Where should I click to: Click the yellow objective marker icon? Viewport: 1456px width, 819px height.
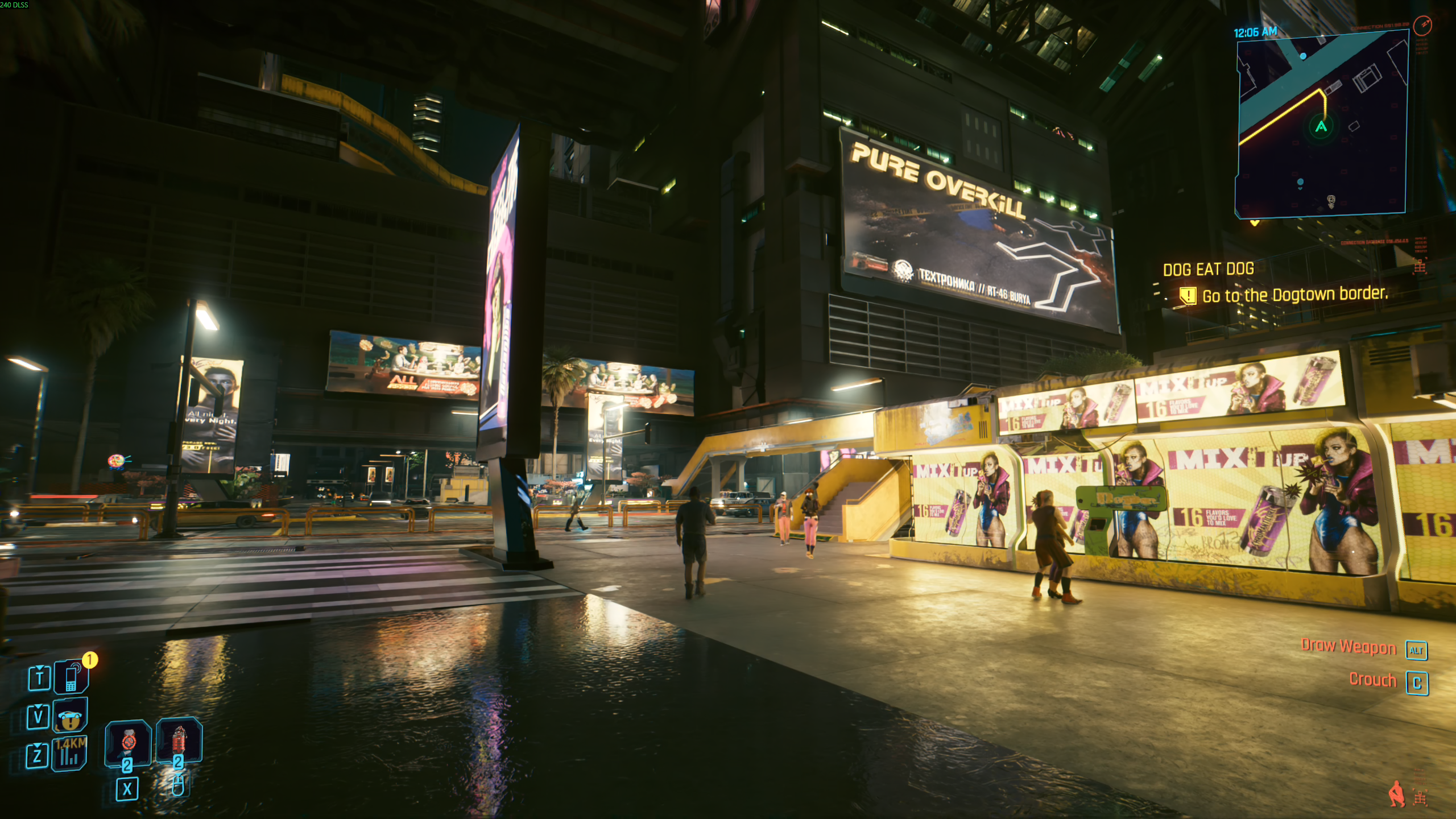(x=1188, y=296)
